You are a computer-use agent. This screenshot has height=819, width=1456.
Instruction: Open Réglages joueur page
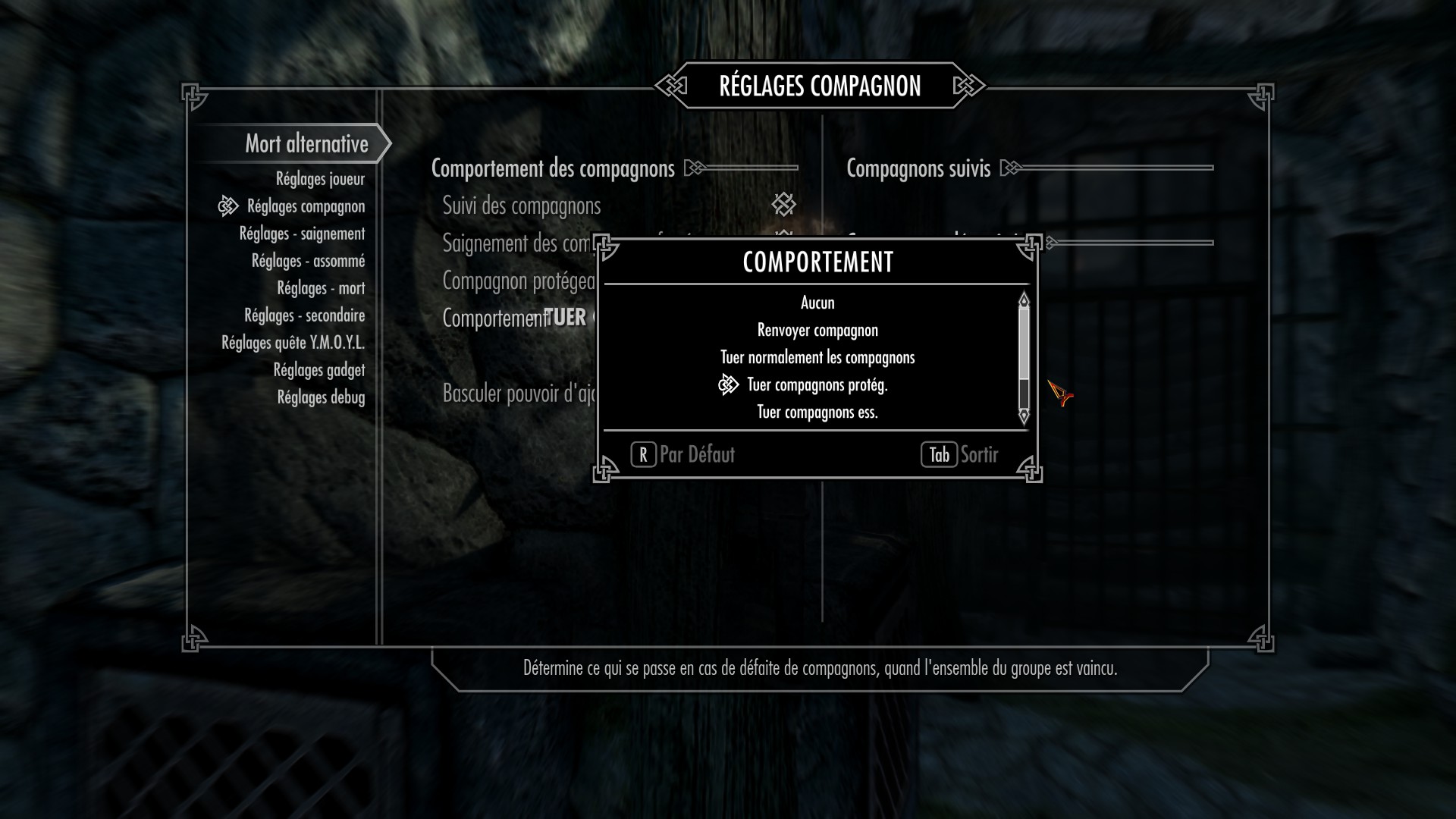pos(320,179)
